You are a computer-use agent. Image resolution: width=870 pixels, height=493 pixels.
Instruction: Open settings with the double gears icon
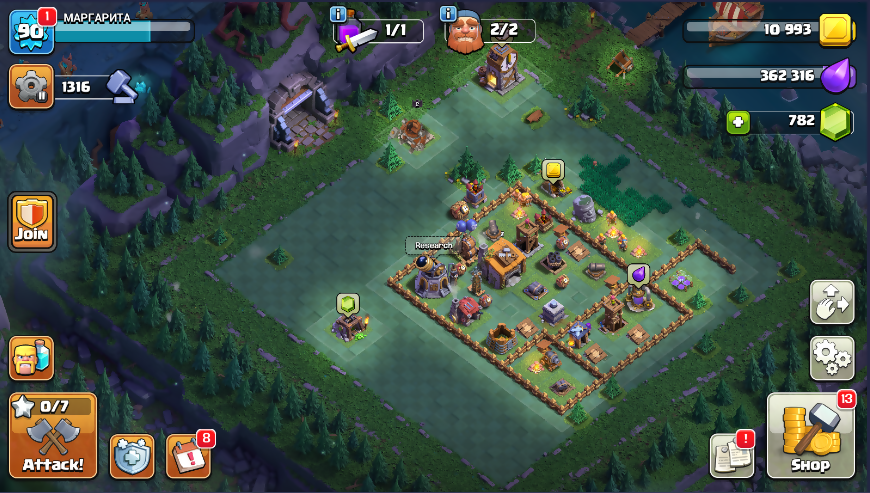(x=832, y=355)
